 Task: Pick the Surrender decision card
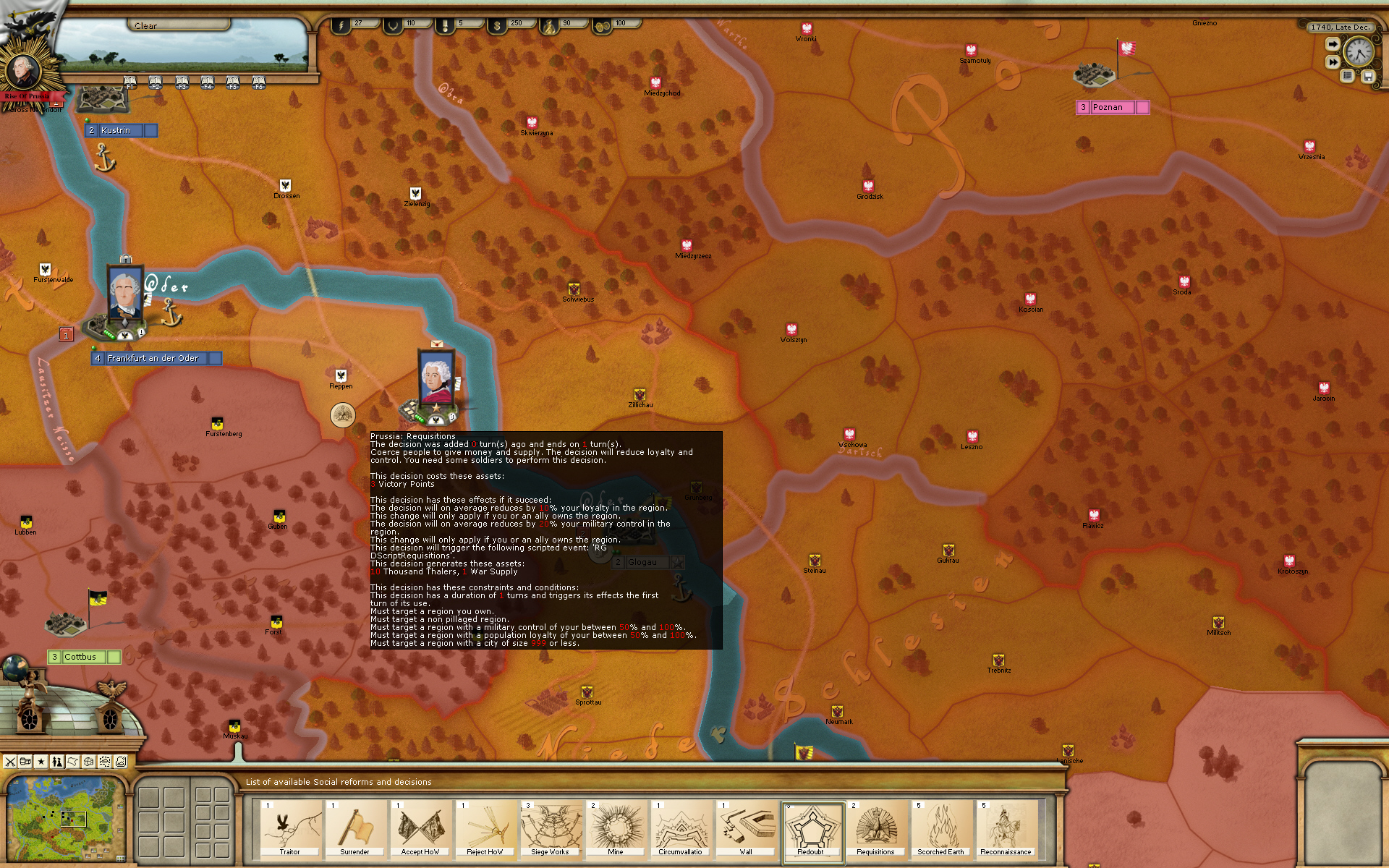point(354,830)
